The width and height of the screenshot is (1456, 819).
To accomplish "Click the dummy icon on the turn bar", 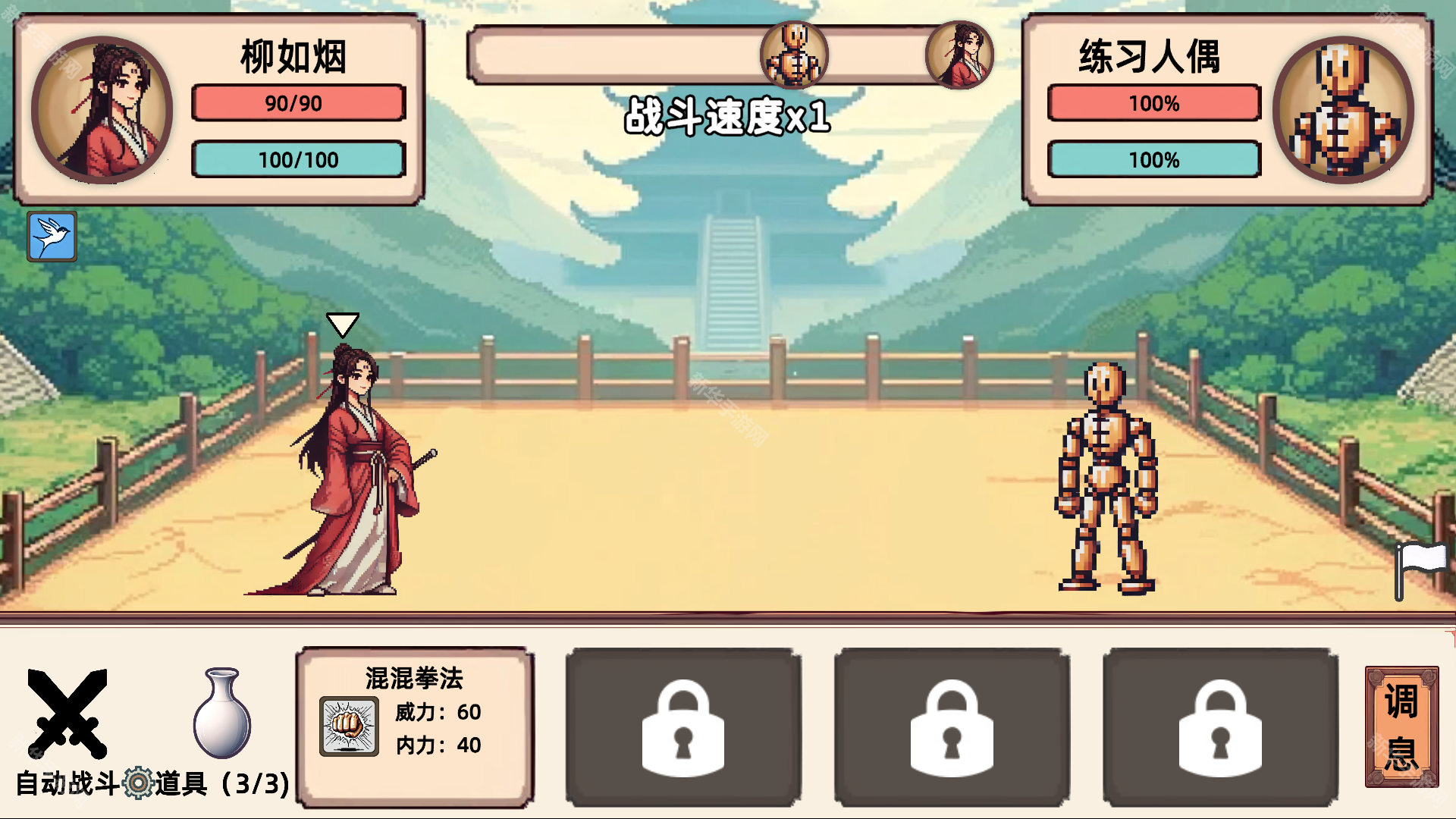I will click(x=793, y=55).
